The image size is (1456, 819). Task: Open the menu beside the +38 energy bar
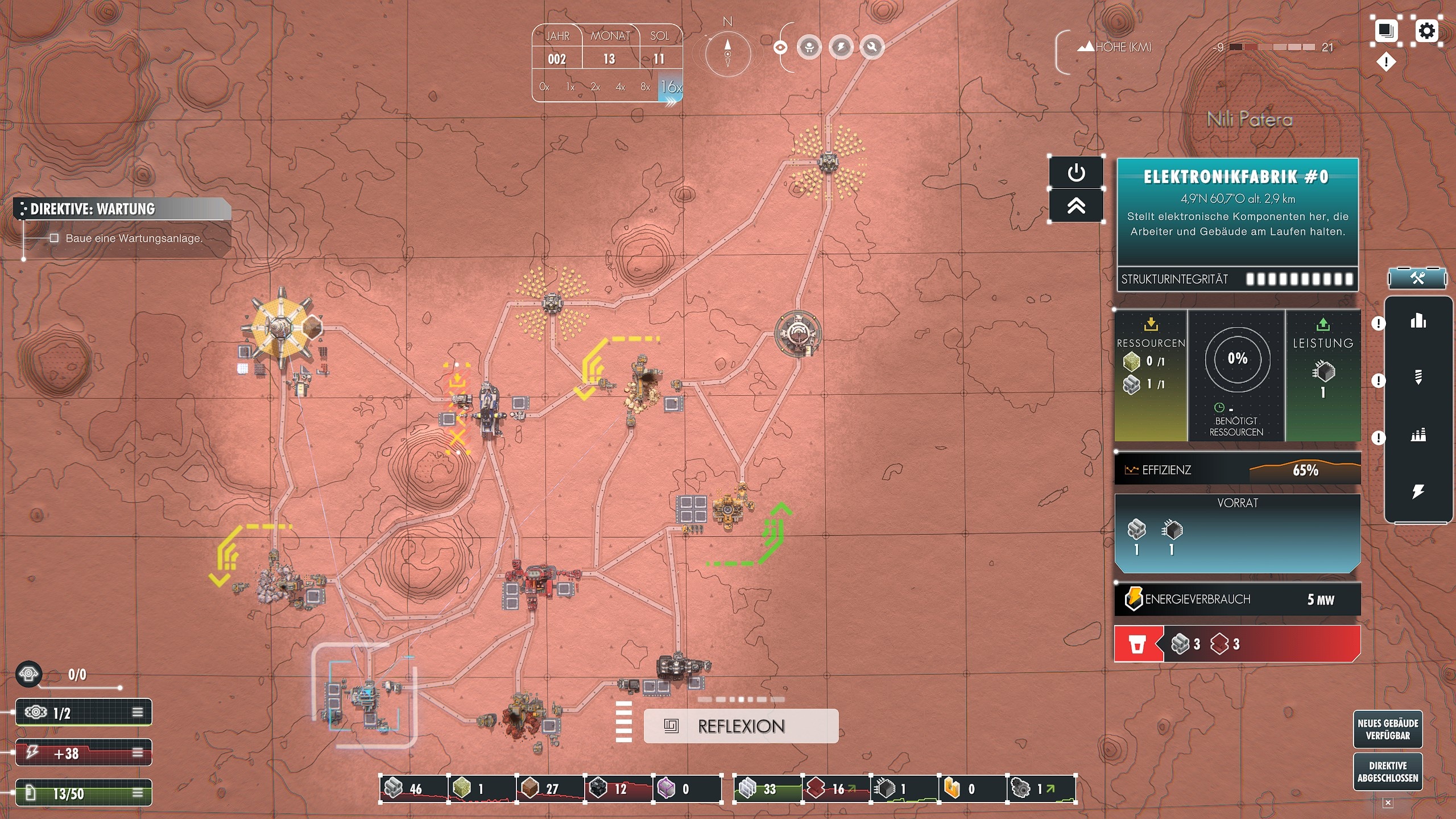point(138,752)
